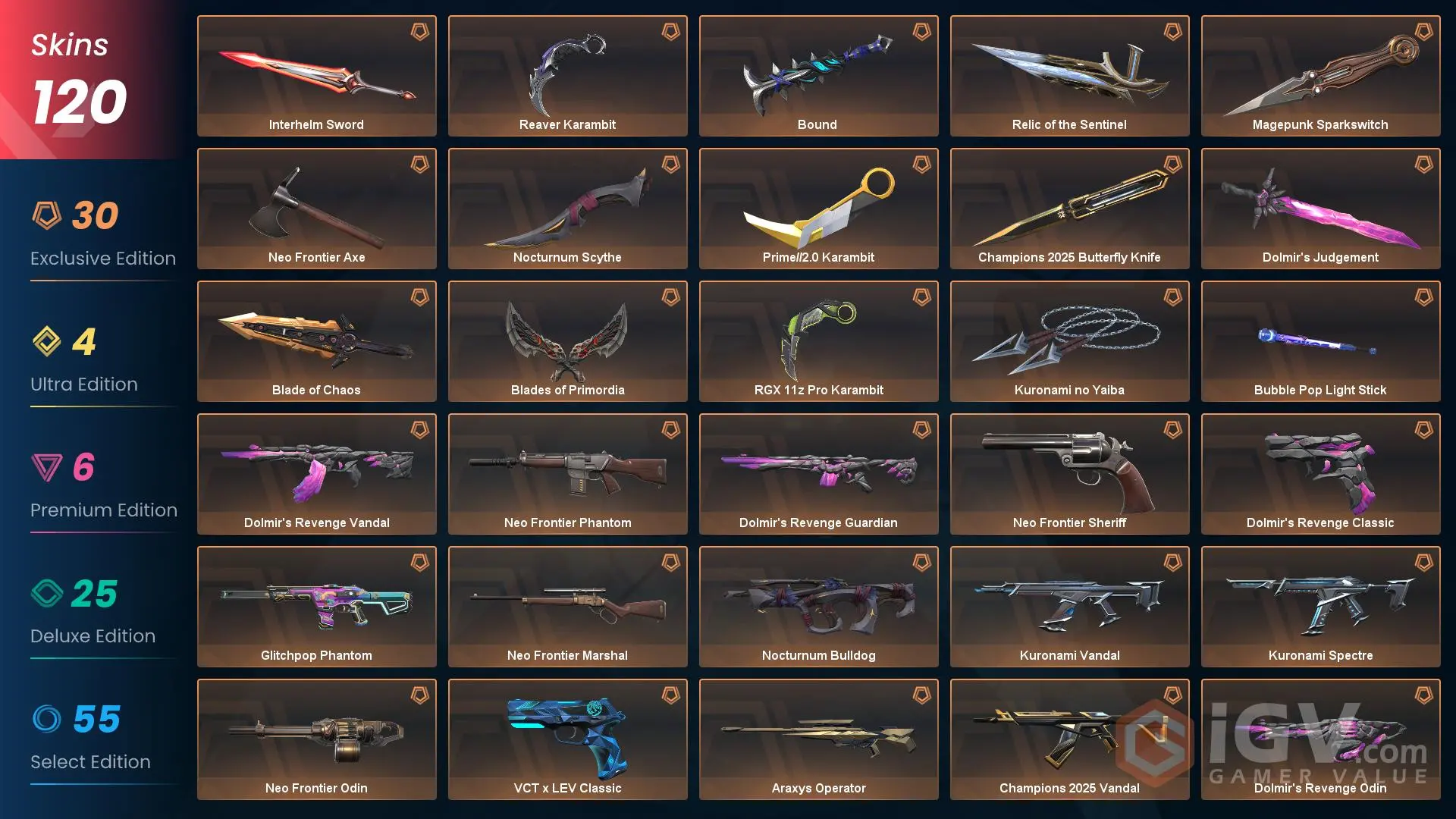Select the Champions 2025 Vandal label
Image resolution: width=1456 pixels, height=819 pixels.
click(1069, 788)
